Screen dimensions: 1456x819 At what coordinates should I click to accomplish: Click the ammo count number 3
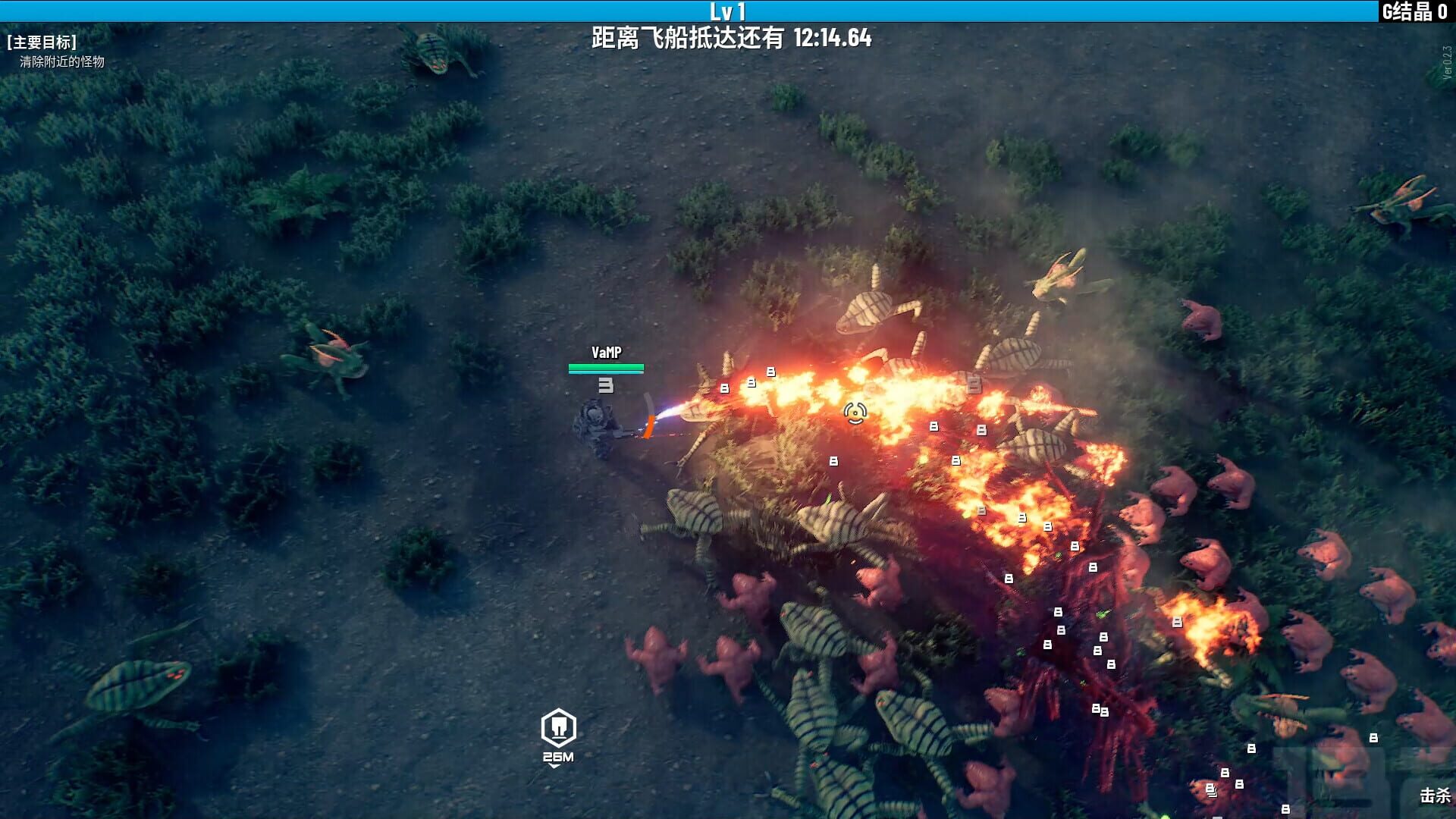coord(604,385)
